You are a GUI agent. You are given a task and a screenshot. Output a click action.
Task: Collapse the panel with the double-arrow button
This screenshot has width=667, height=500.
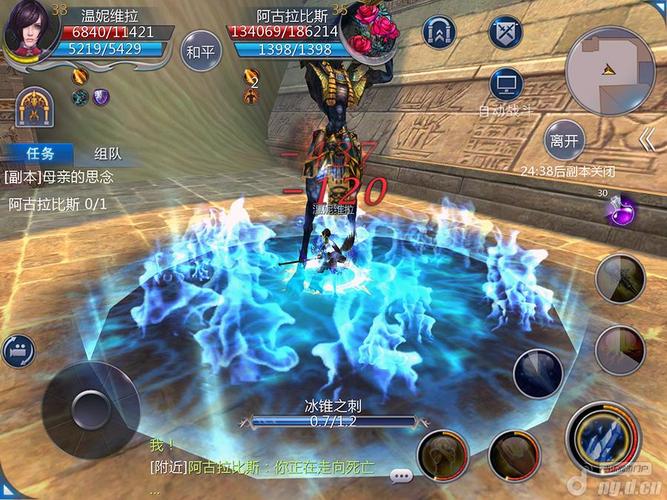[x=648, y=140]
